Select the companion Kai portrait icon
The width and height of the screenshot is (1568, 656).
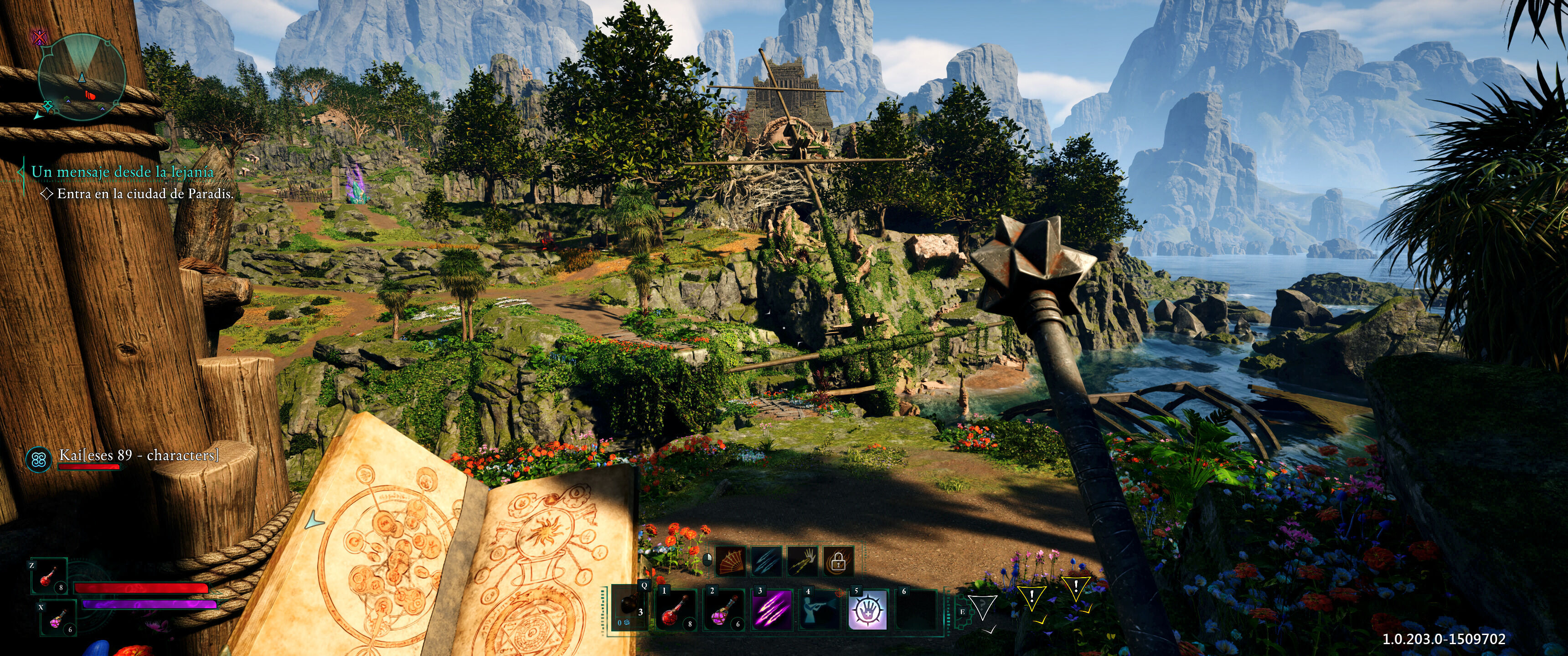40,459
